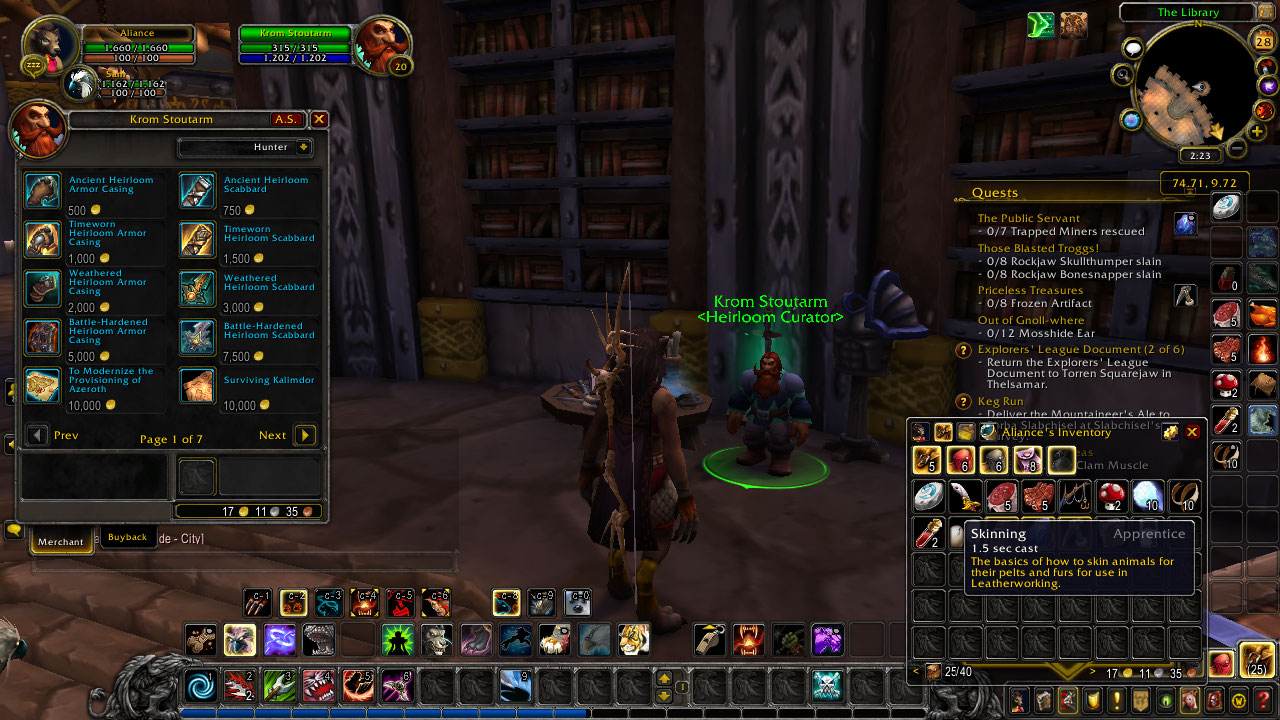Click the Ancient Heirloom Armor Casing item icon
This screenshot has width=1280, height=720.
coord(42,190)
